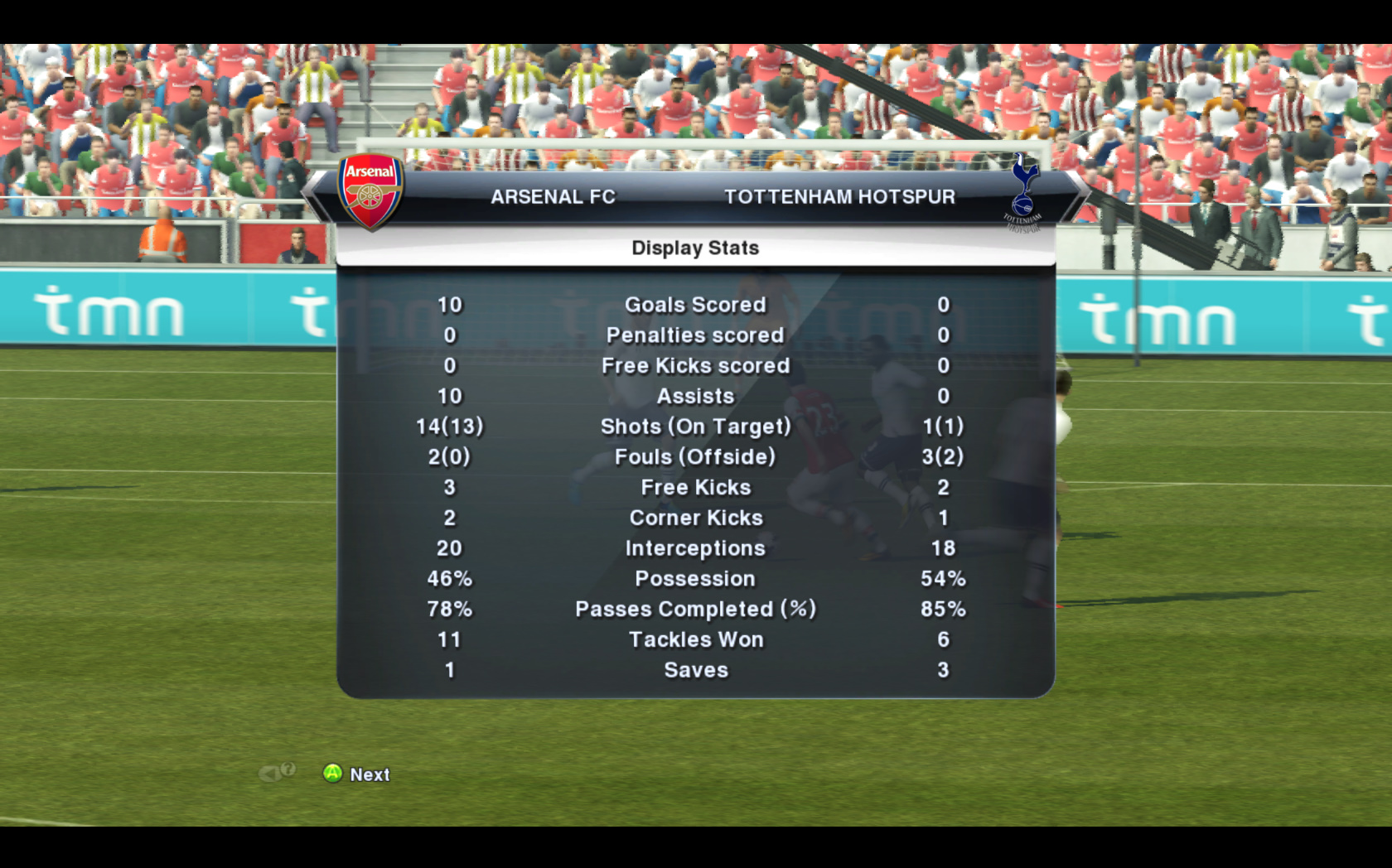Viewport: 1392px width, 868px height.
Task: Click the Display Stats header
Action: [x=695, y=247]
